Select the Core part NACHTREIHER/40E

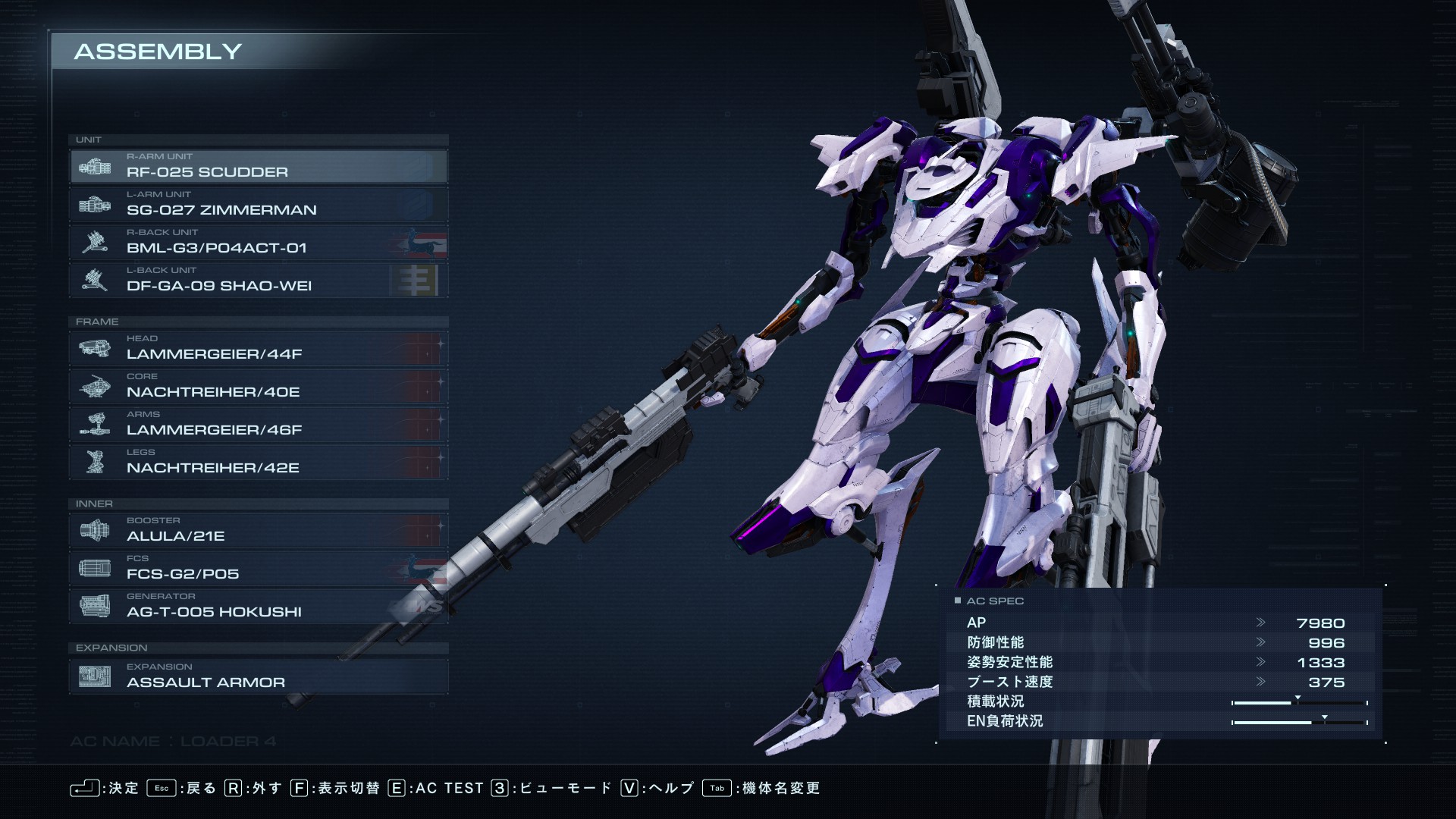pos(258,386)
